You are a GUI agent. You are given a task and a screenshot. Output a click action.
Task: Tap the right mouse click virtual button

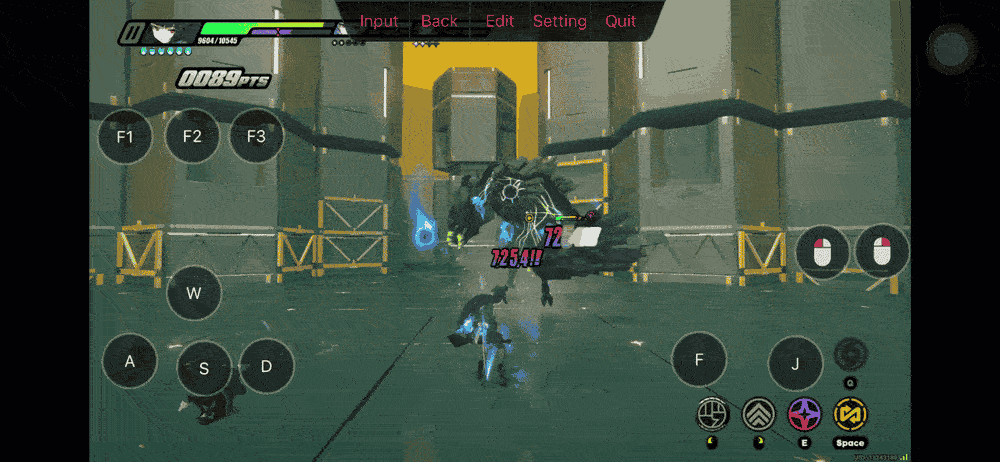tap(881, 251)
